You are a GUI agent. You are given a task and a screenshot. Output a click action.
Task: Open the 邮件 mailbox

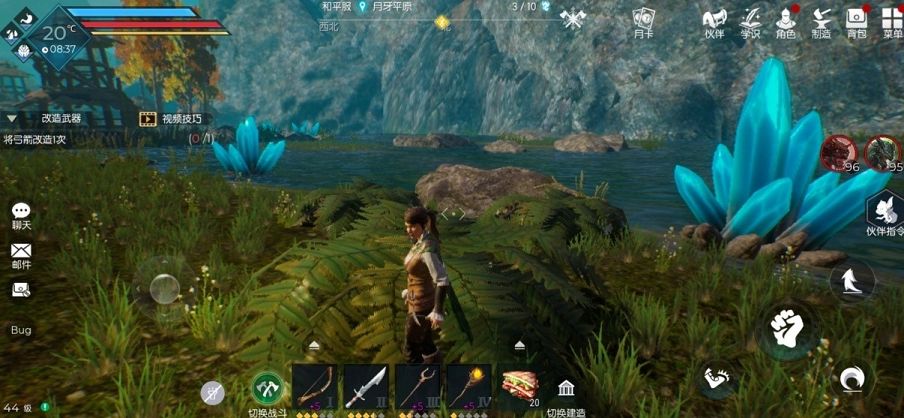[21, 255]
